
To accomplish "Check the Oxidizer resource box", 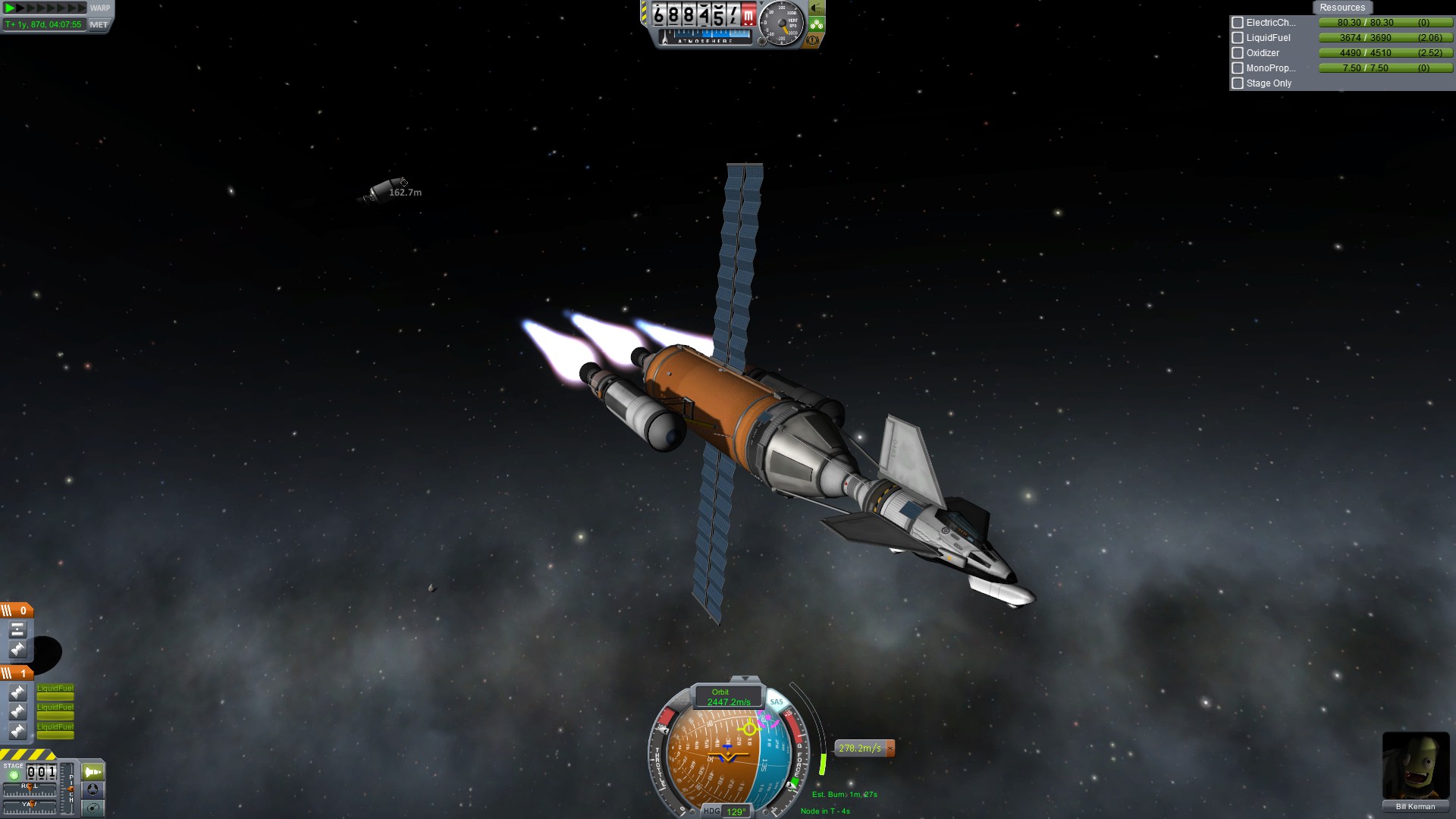I will pyautogui.click(x=1238, y=53).
